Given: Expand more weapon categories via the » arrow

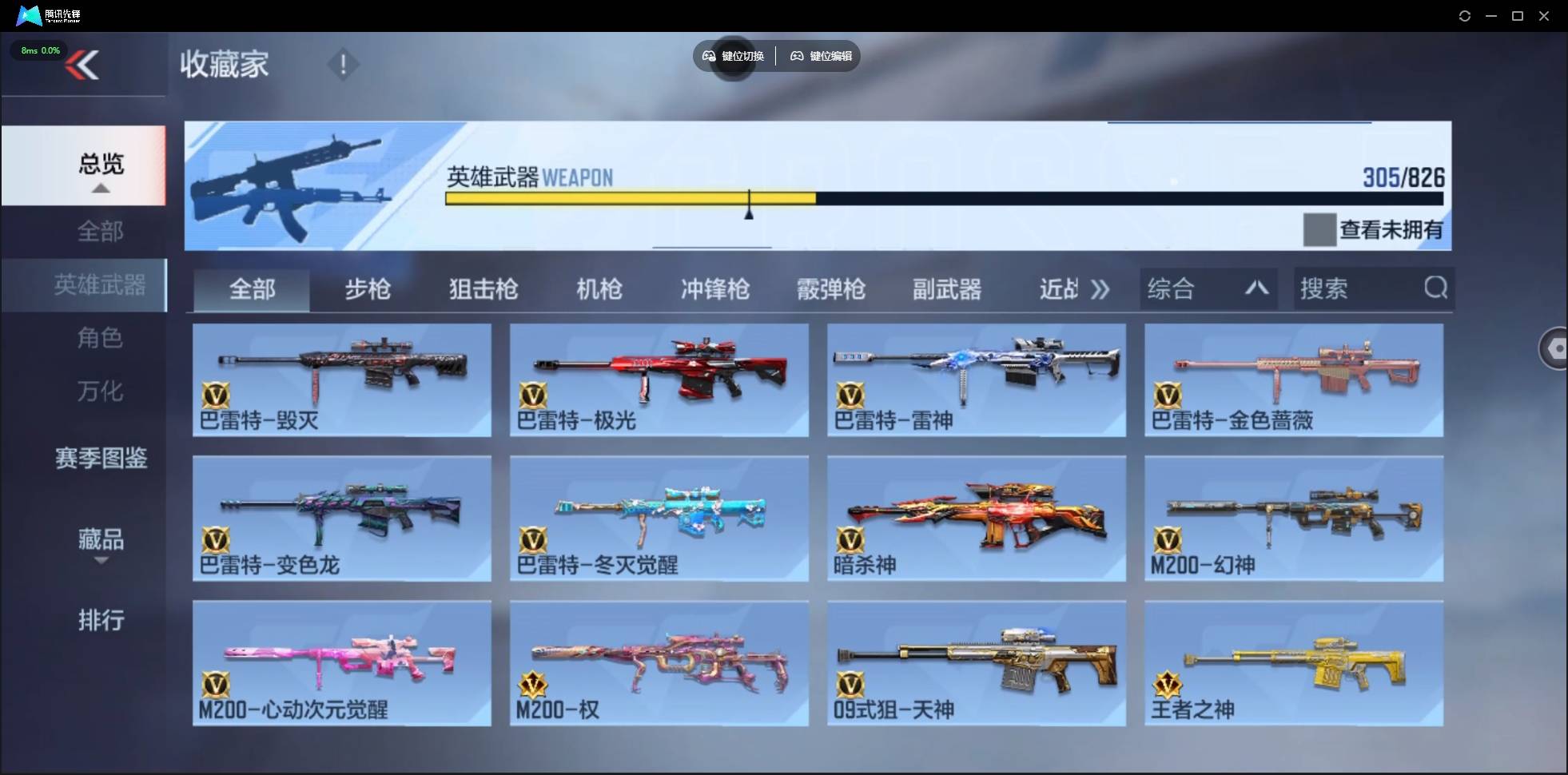Looking at the screenshot, I should point(1100,289).
